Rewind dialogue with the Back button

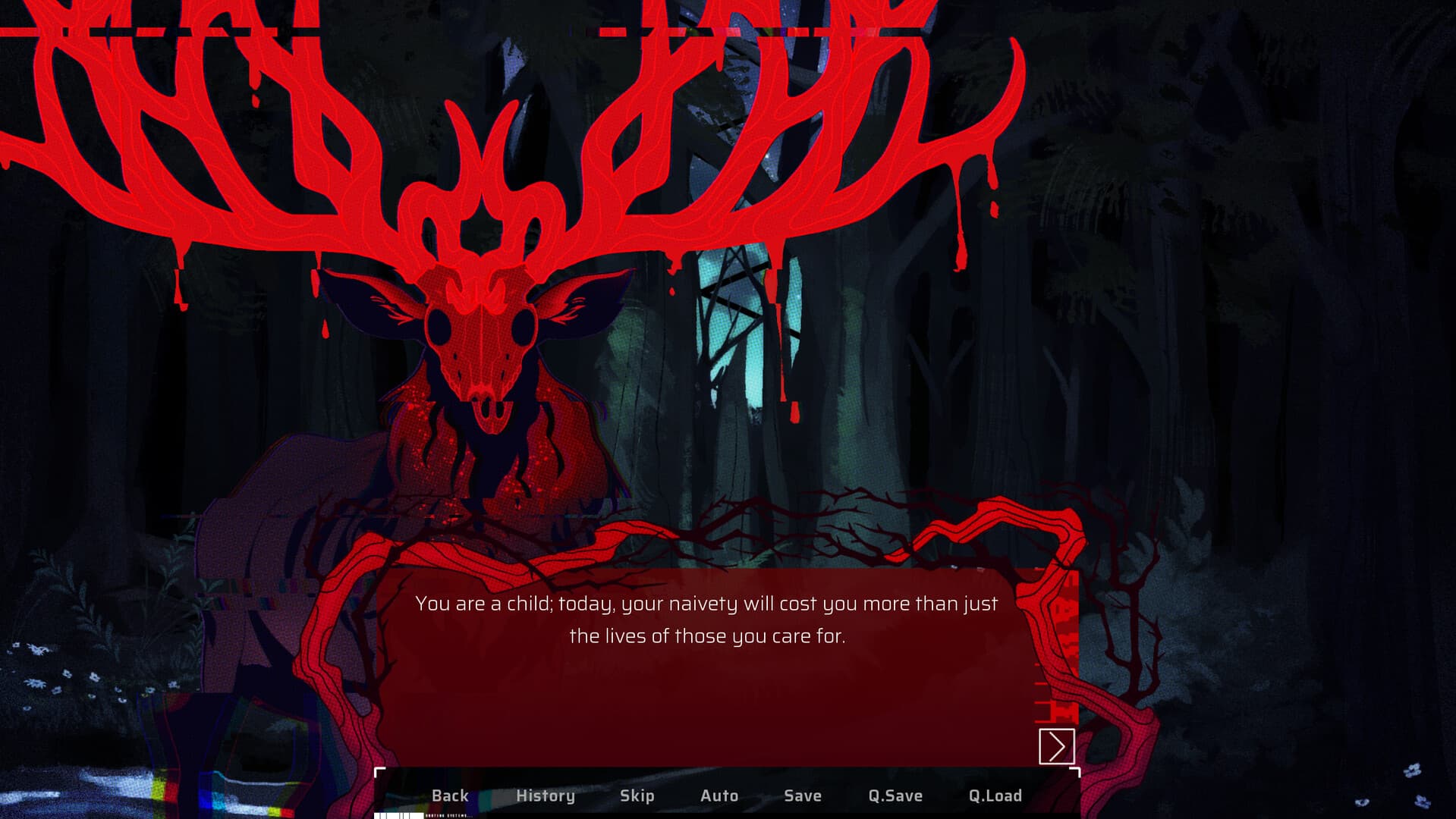[x=450, y=795]
